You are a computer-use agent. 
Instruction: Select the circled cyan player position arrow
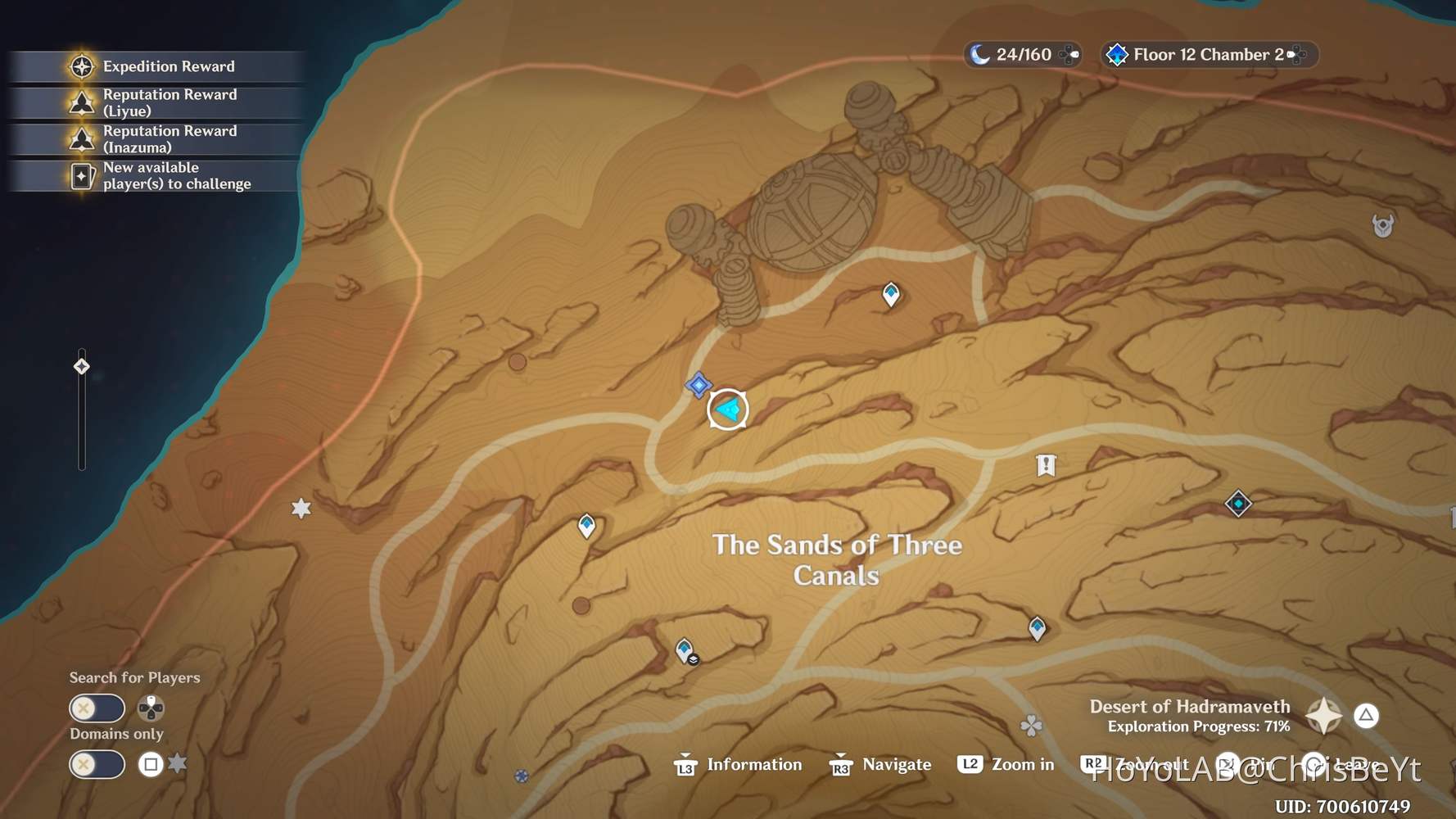pyautogui.click(x=727, y=409)
